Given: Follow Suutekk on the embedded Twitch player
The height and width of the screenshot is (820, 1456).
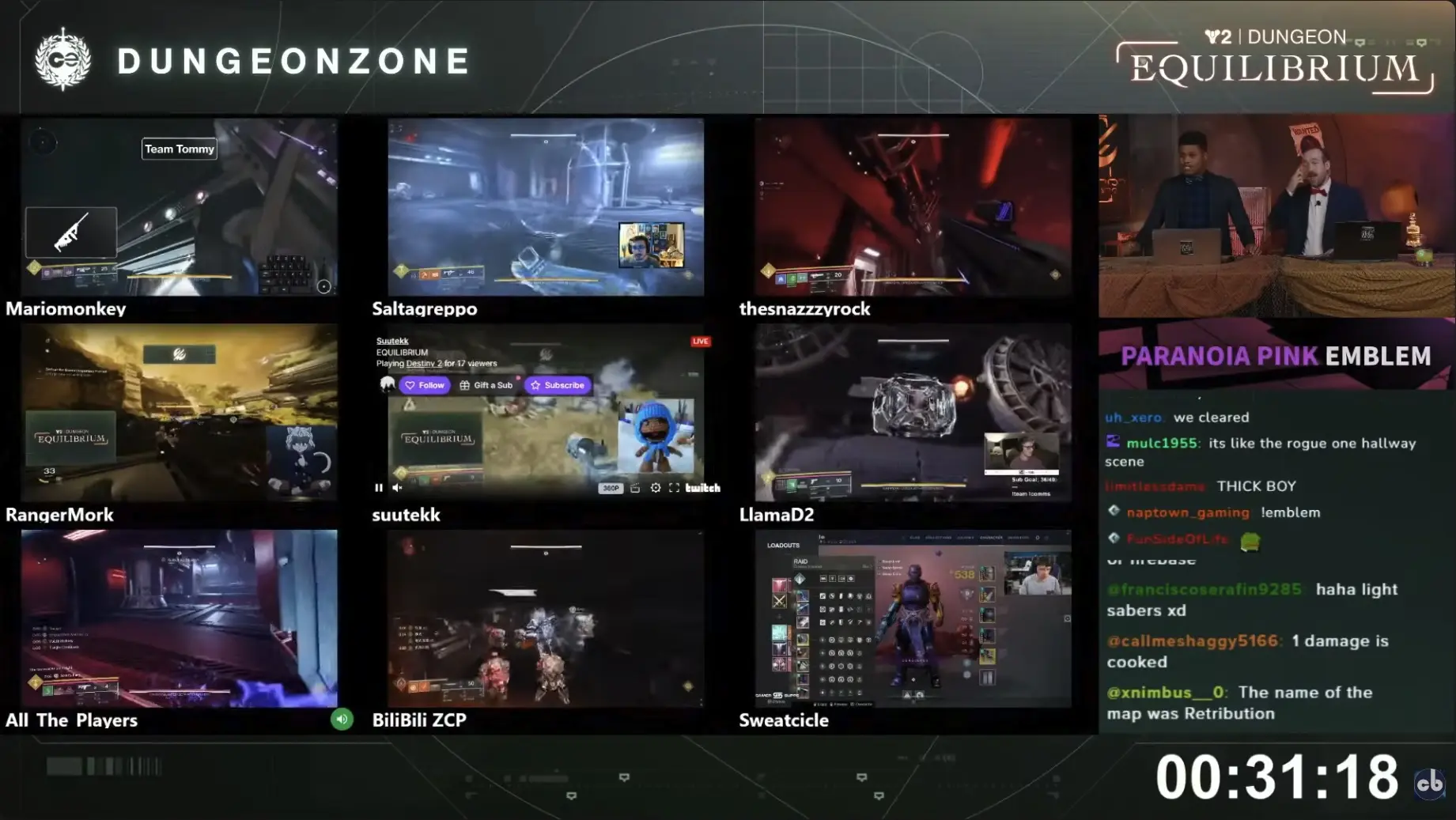Looking at the screenshot, I should pos(425,385).
